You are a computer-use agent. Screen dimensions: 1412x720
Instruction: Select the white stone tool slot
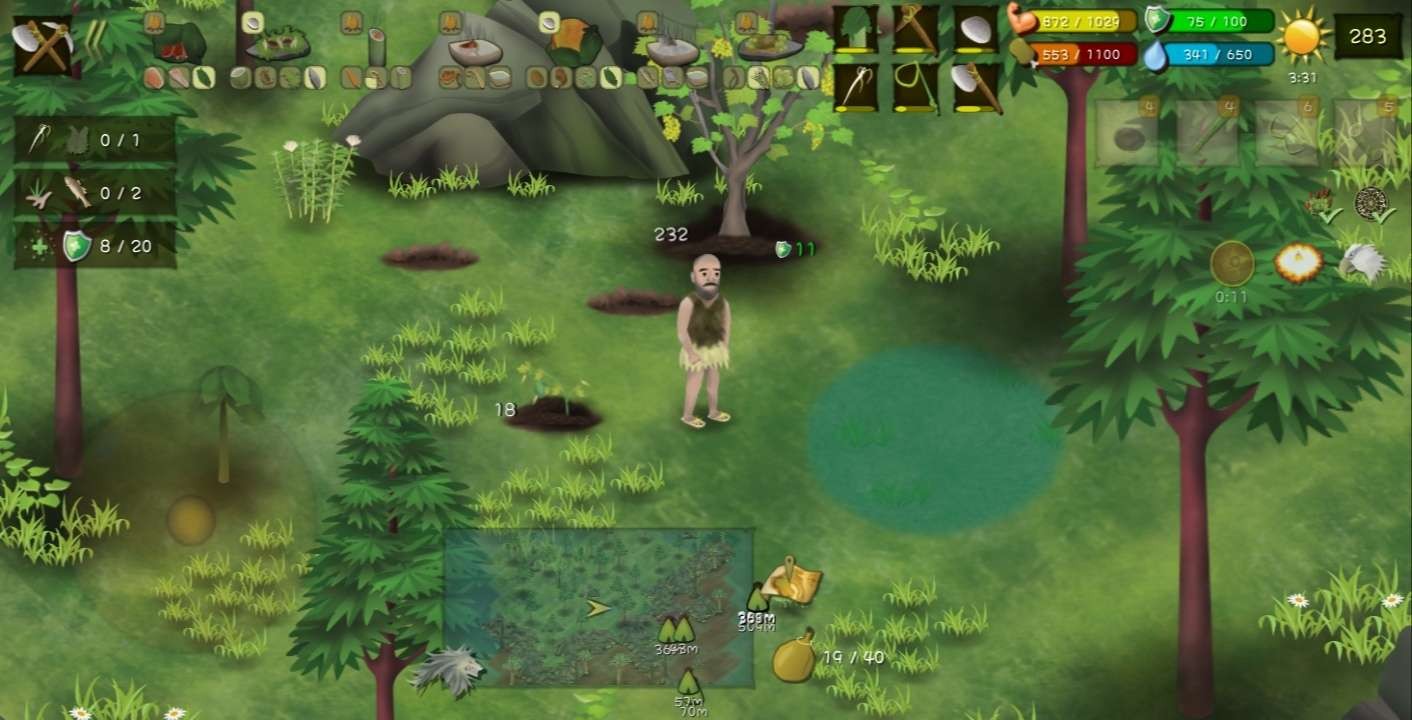click(x=976, y=30)
